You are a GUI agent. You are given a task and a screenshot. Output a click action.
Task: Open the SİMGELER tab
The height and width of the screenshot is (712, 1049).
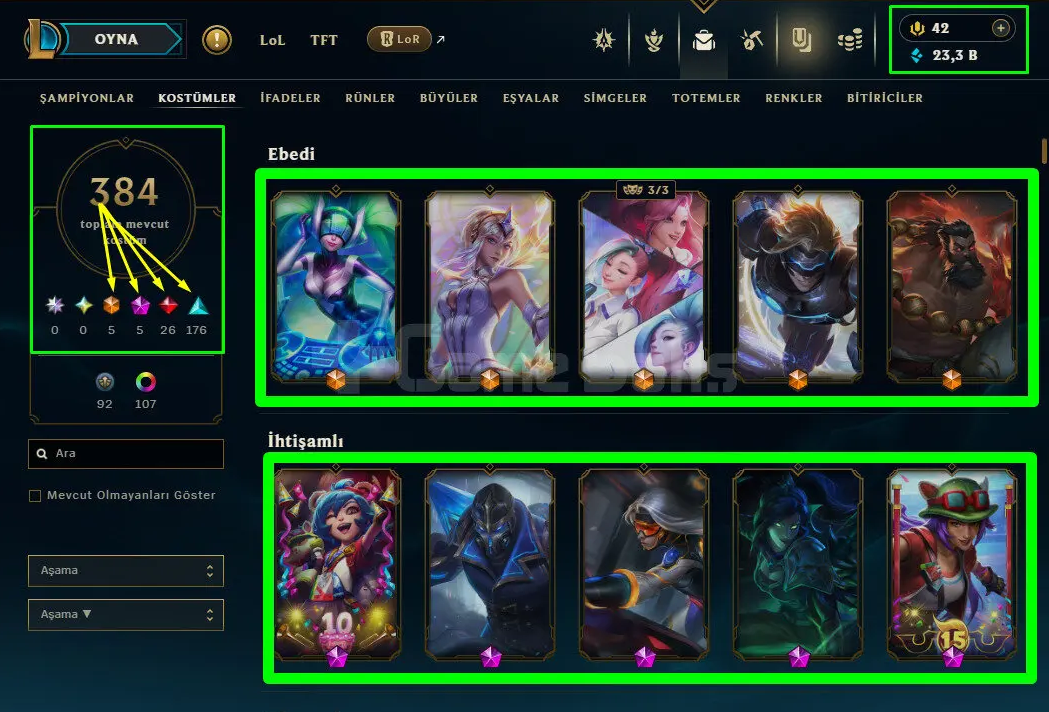coord(615,98)
